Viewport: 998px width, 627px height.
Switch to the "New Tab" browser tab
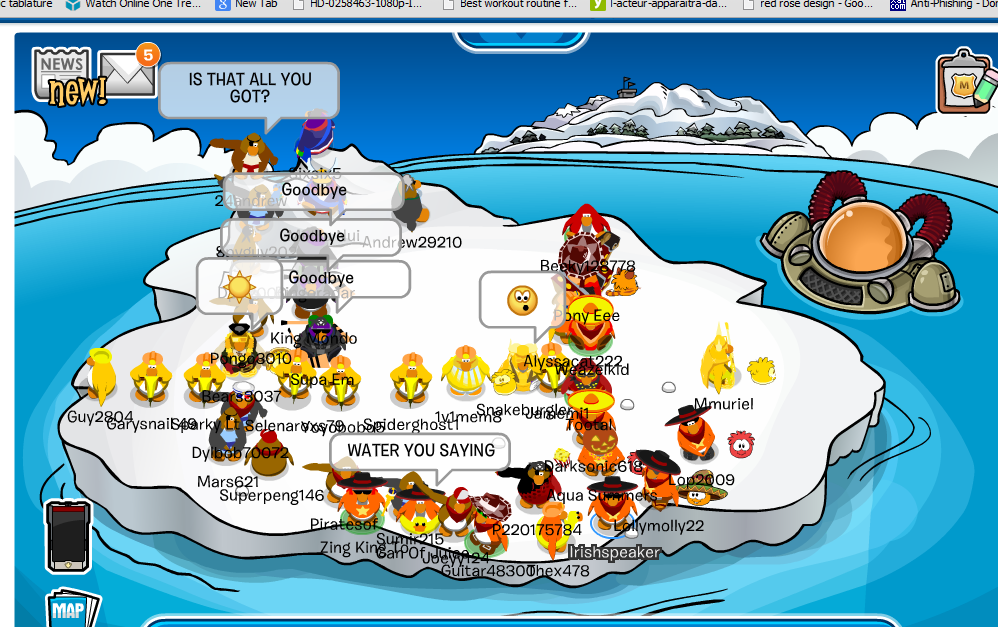[250, 5]
